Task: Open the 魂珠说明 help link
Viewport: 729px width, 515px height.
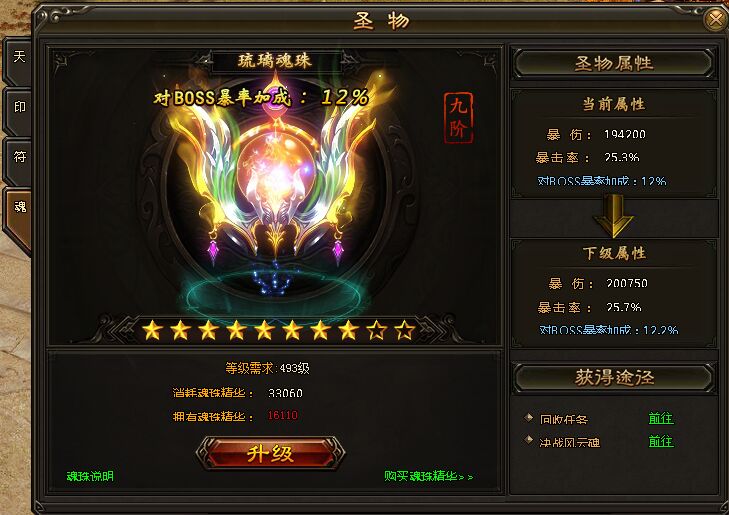Action: point(90,476)
